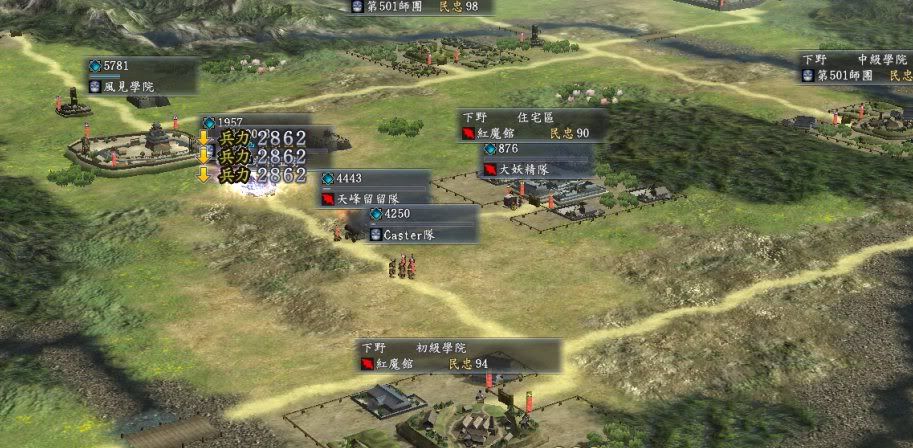Open the 下野 初級學院 settlement label
The image size is (913, 448).
[x=458, y=355]
